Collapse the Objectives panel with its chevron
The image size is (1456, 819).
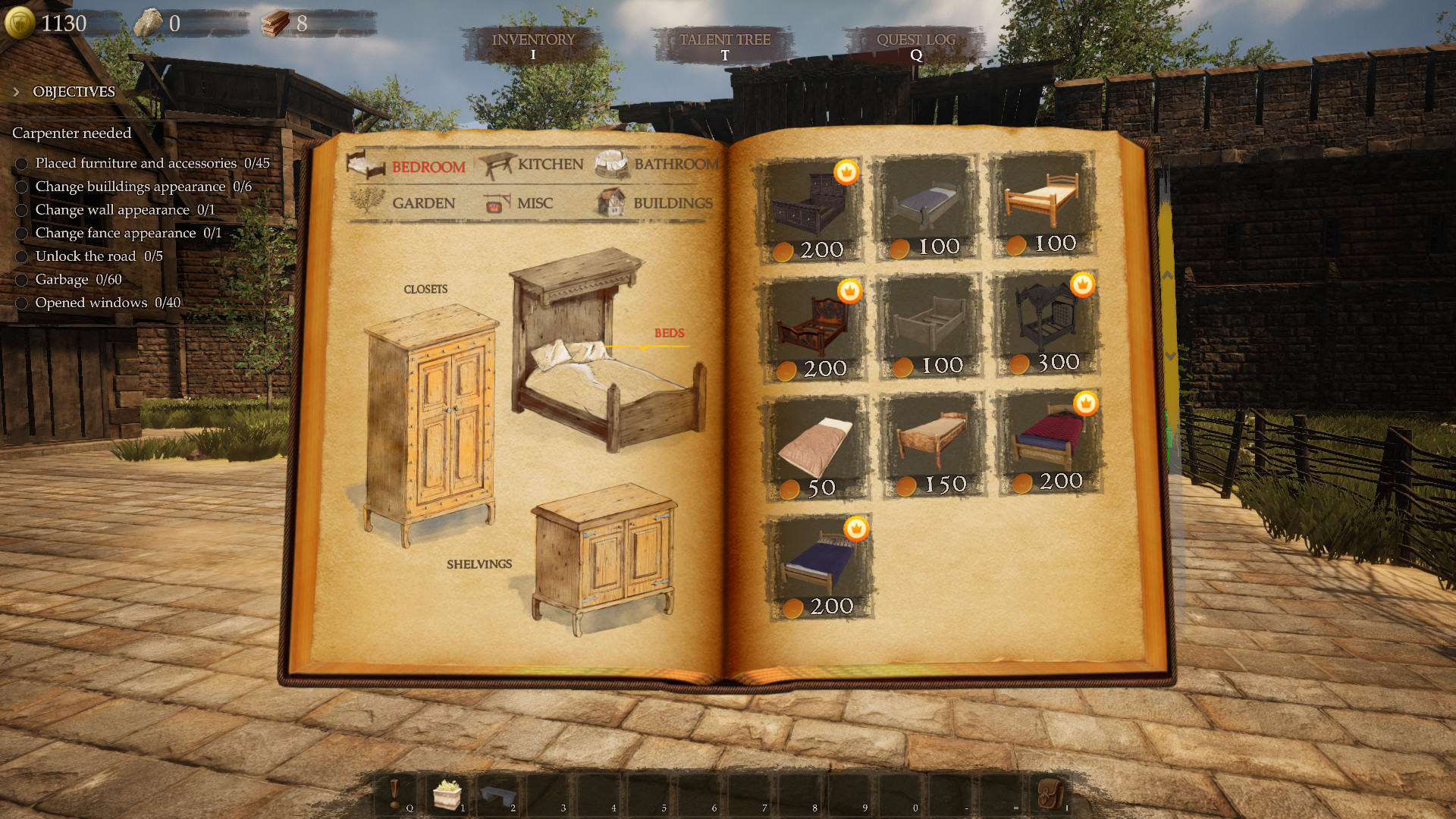[16, 91]
